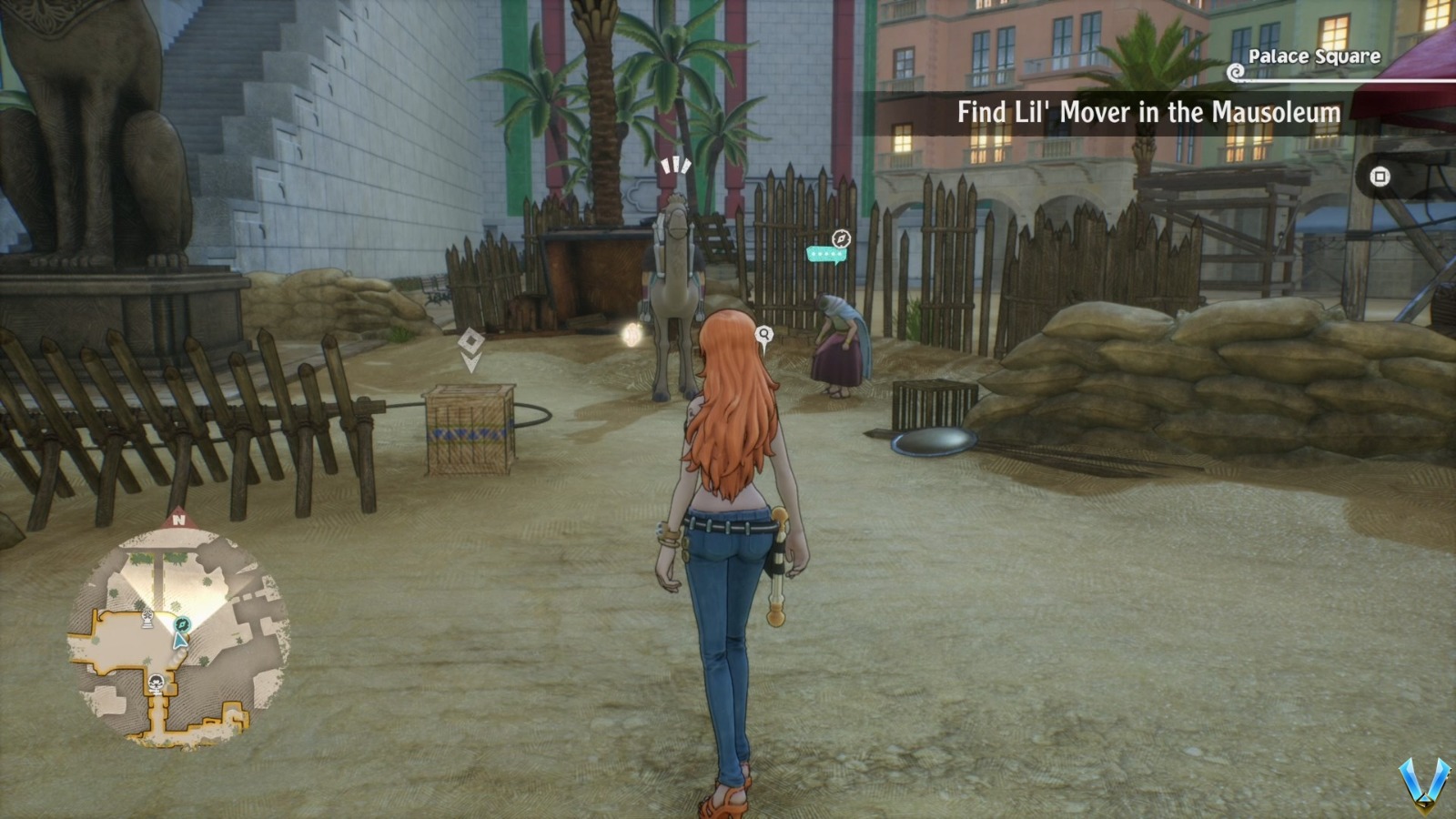Click the teal speech bubble above the townsperson
Viewport: 1456px width, 819px height.
(826, 253)
